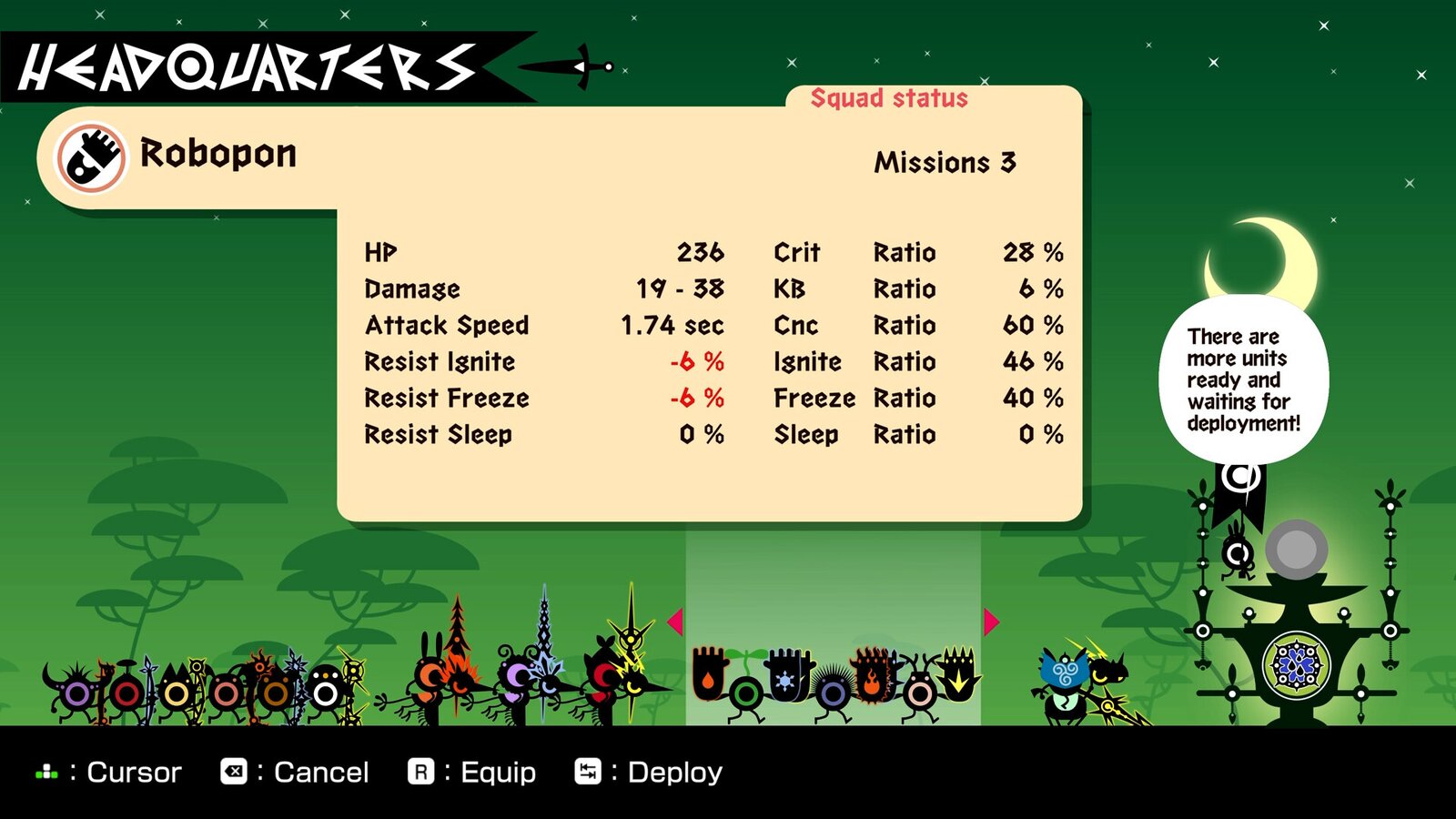Click the sword icon beside the Headquarters banner
1456x819 pixels.
(x=564, y=66)
